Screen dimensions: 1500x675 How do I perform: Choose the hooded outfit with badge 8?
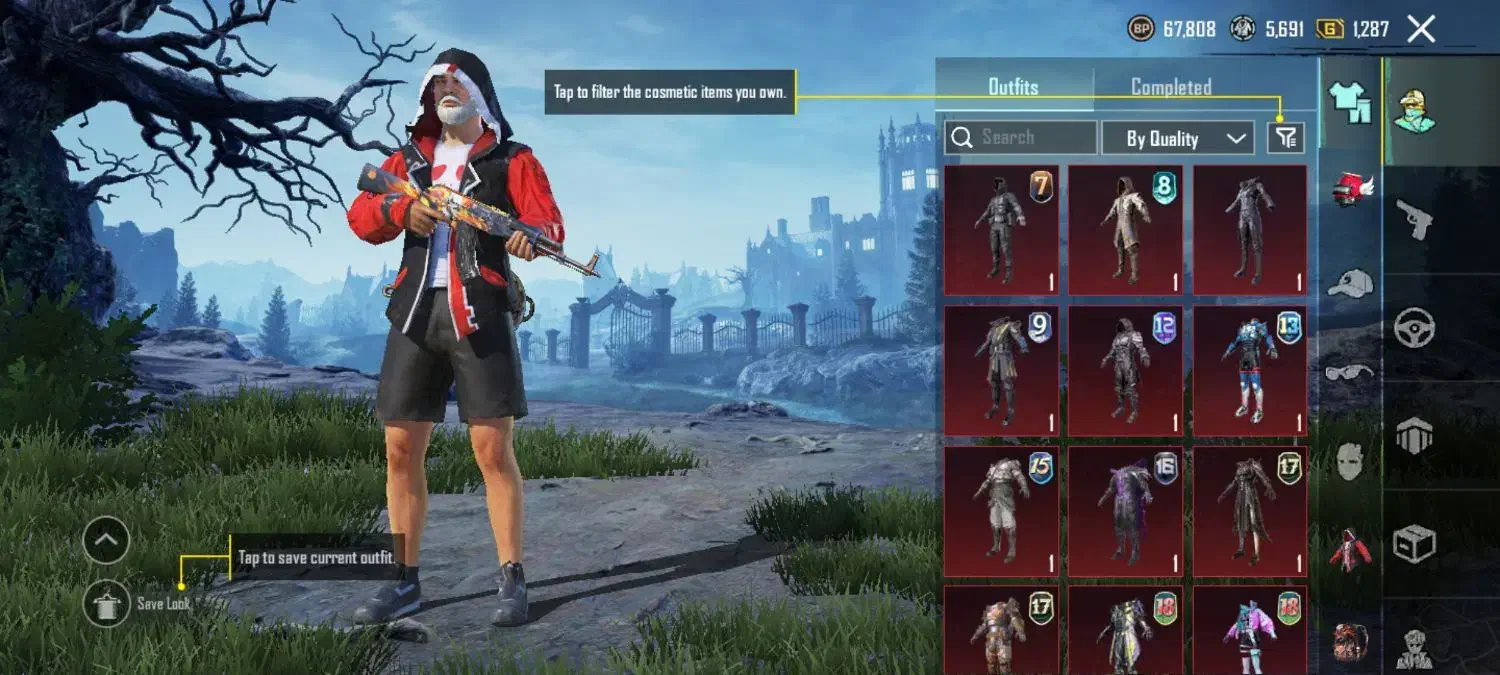(1125, 230)
